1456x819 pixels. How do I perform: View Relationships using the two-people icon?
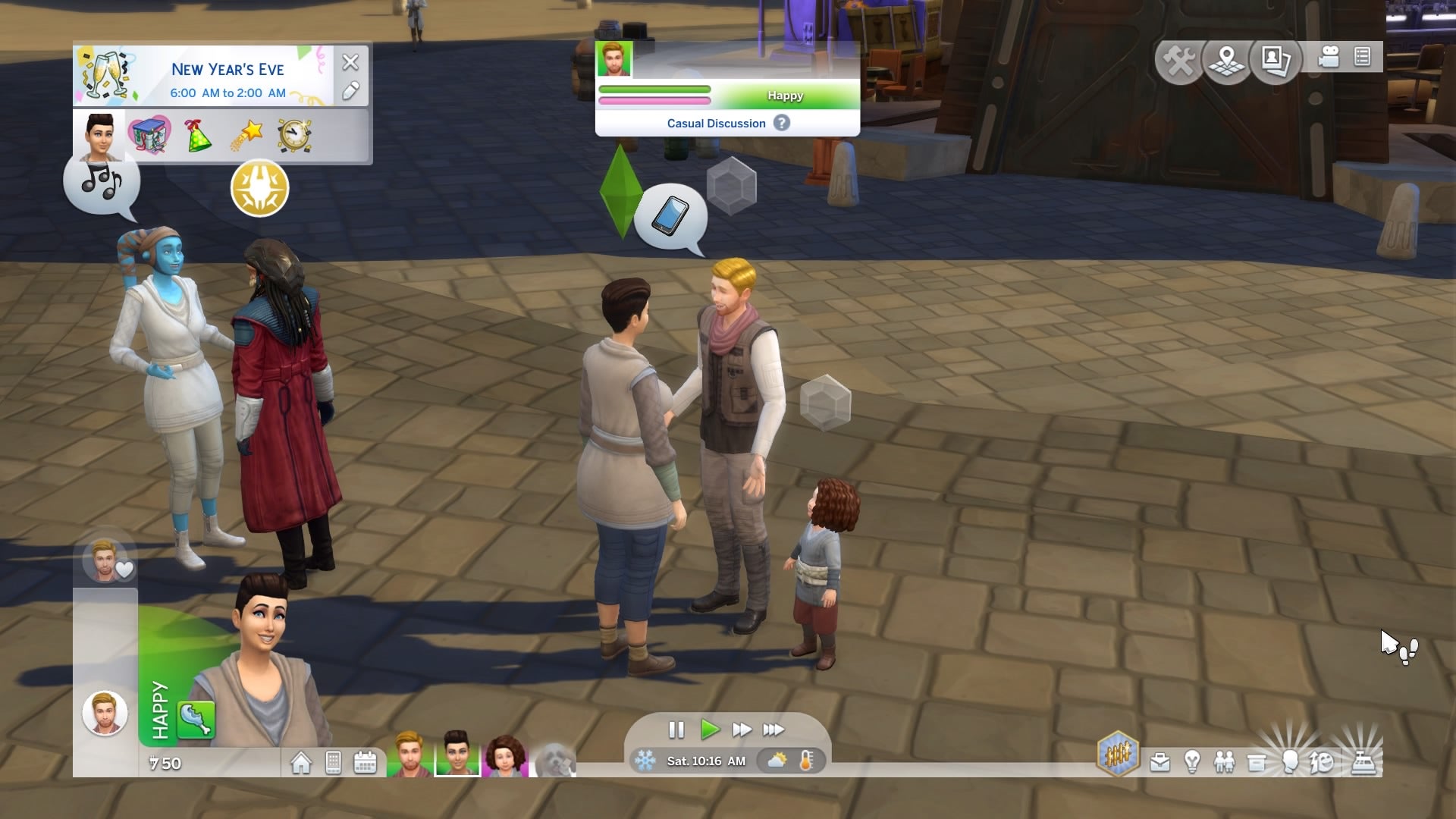[1224, 762]
